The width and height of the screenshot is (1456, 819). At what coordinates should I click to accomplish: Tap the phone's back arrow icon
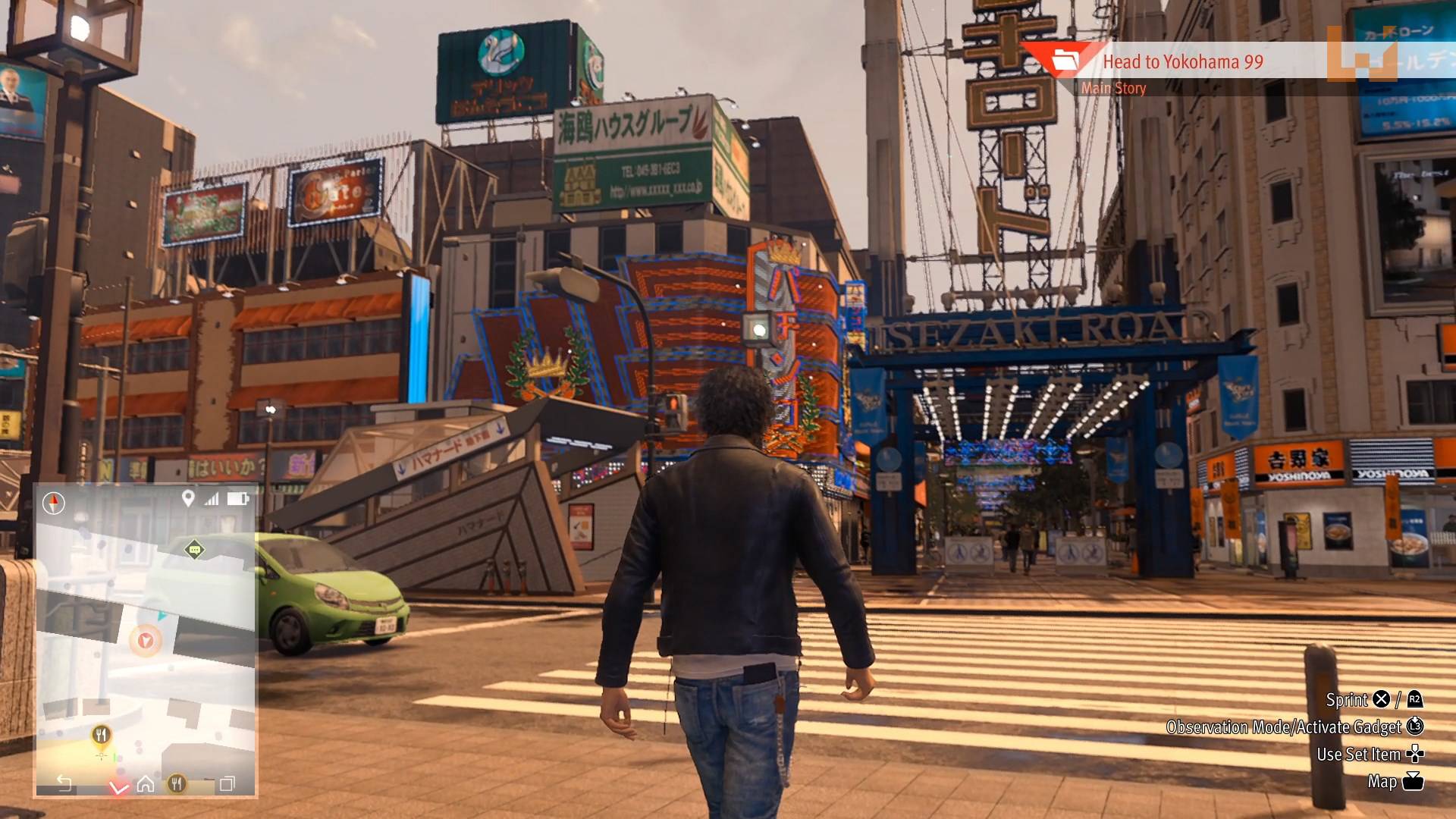[x=64, y=783]
